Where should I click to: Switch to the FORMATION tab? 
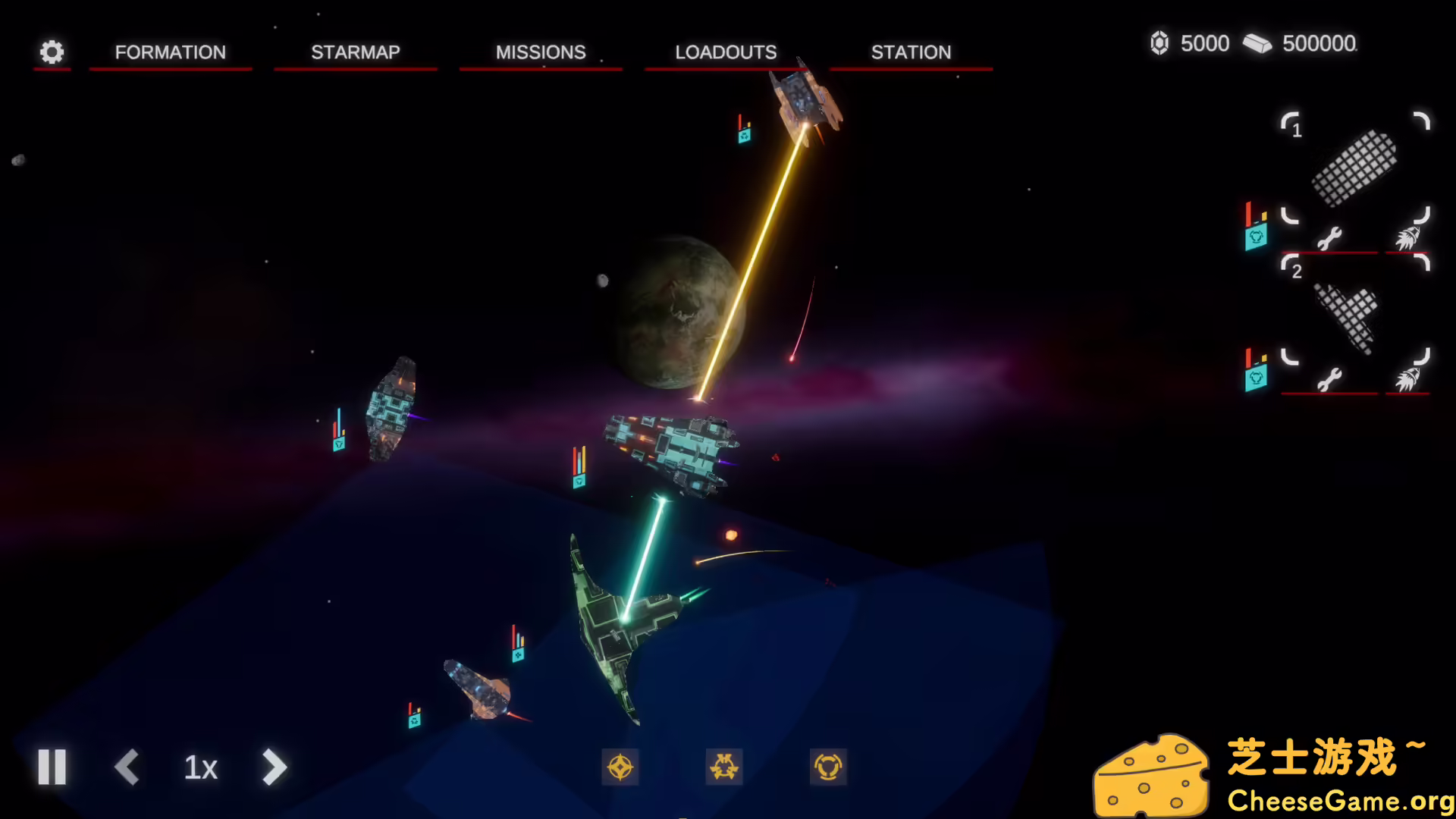(170, 52)
